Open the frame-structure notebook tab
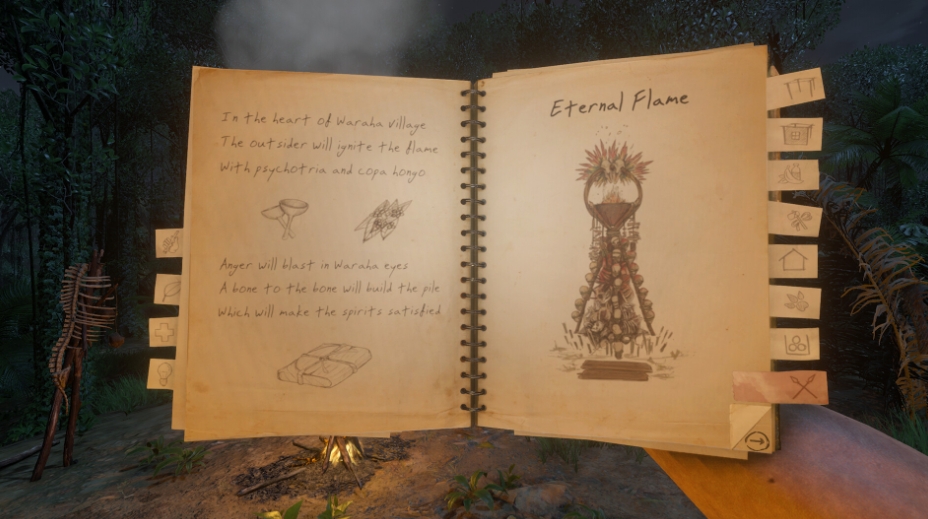The height and width of the screenshot is (519, 928). (796, 89)
